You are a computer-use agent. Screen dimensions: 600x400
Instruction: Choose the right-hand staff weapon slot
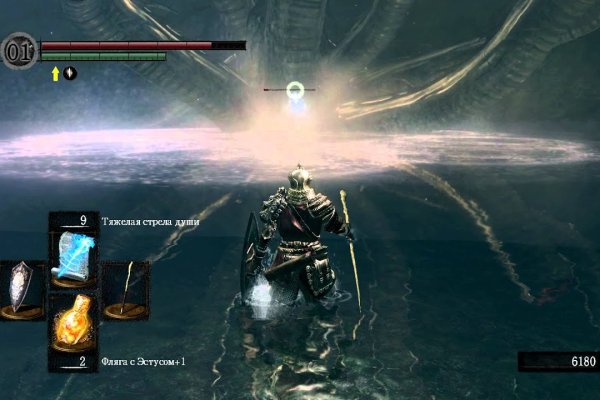coord(125,290)
